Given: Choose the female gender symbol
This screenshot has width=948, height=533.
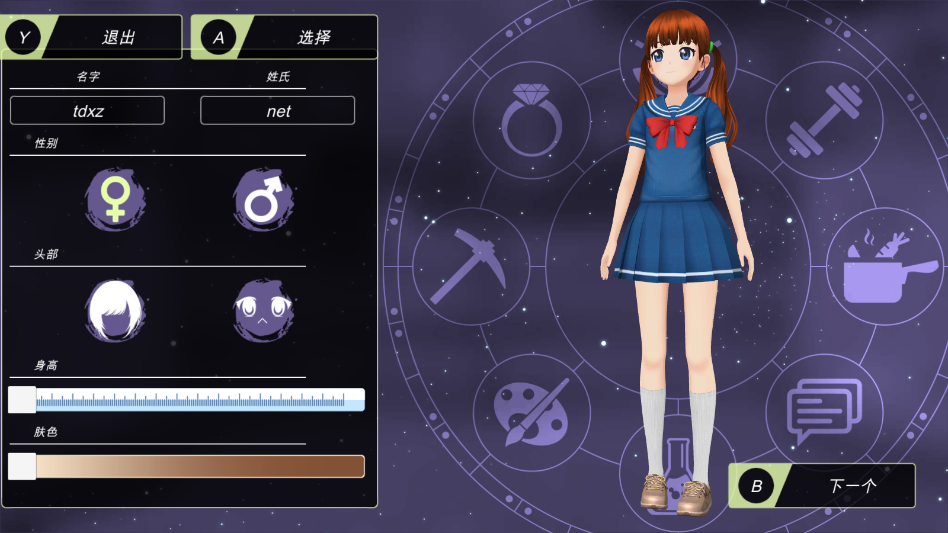Looking at the screenshot, I should point(116,198).
